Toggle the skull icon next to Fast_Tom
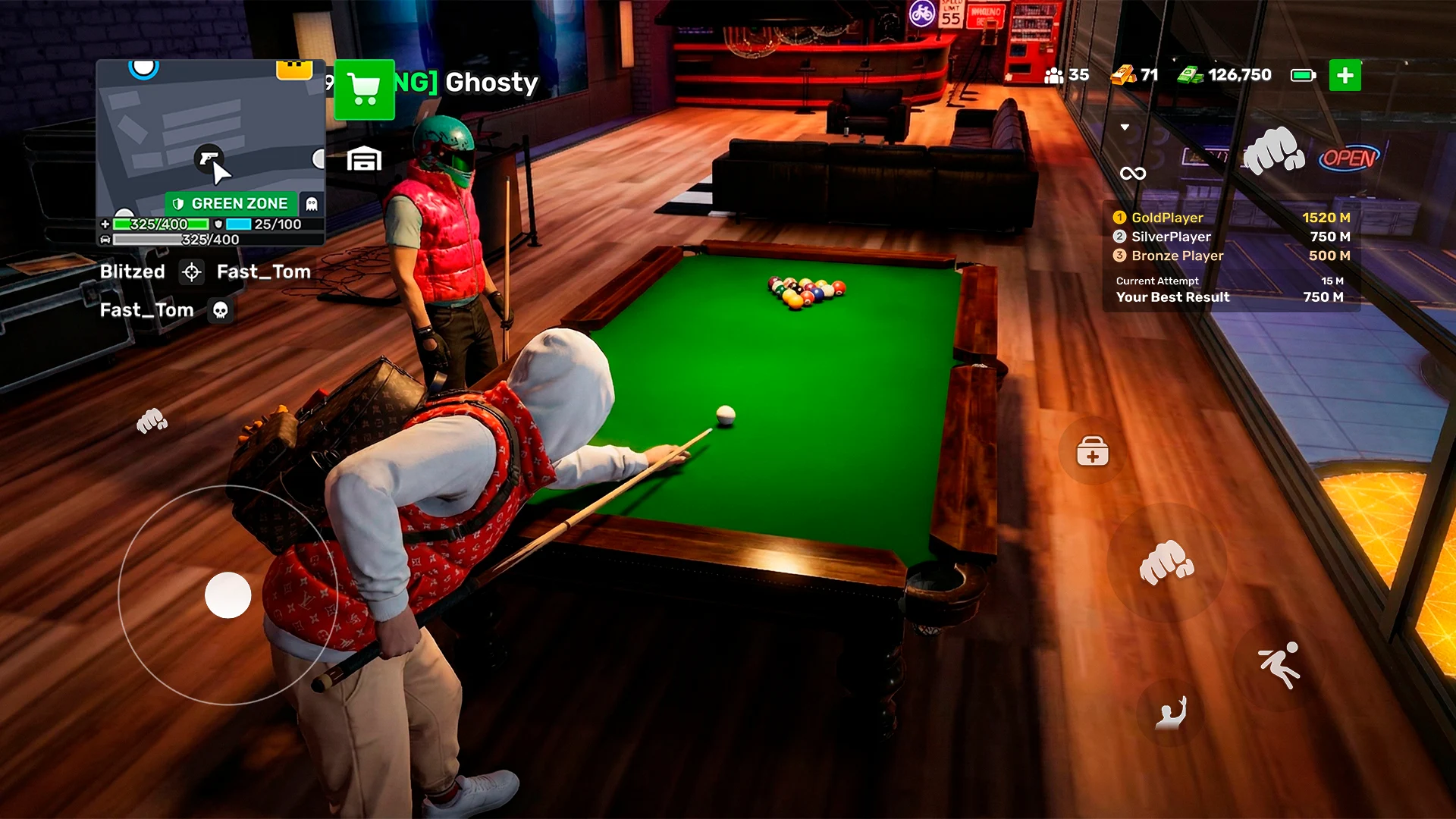The image size is (1456, 819). tap(220, 310)
